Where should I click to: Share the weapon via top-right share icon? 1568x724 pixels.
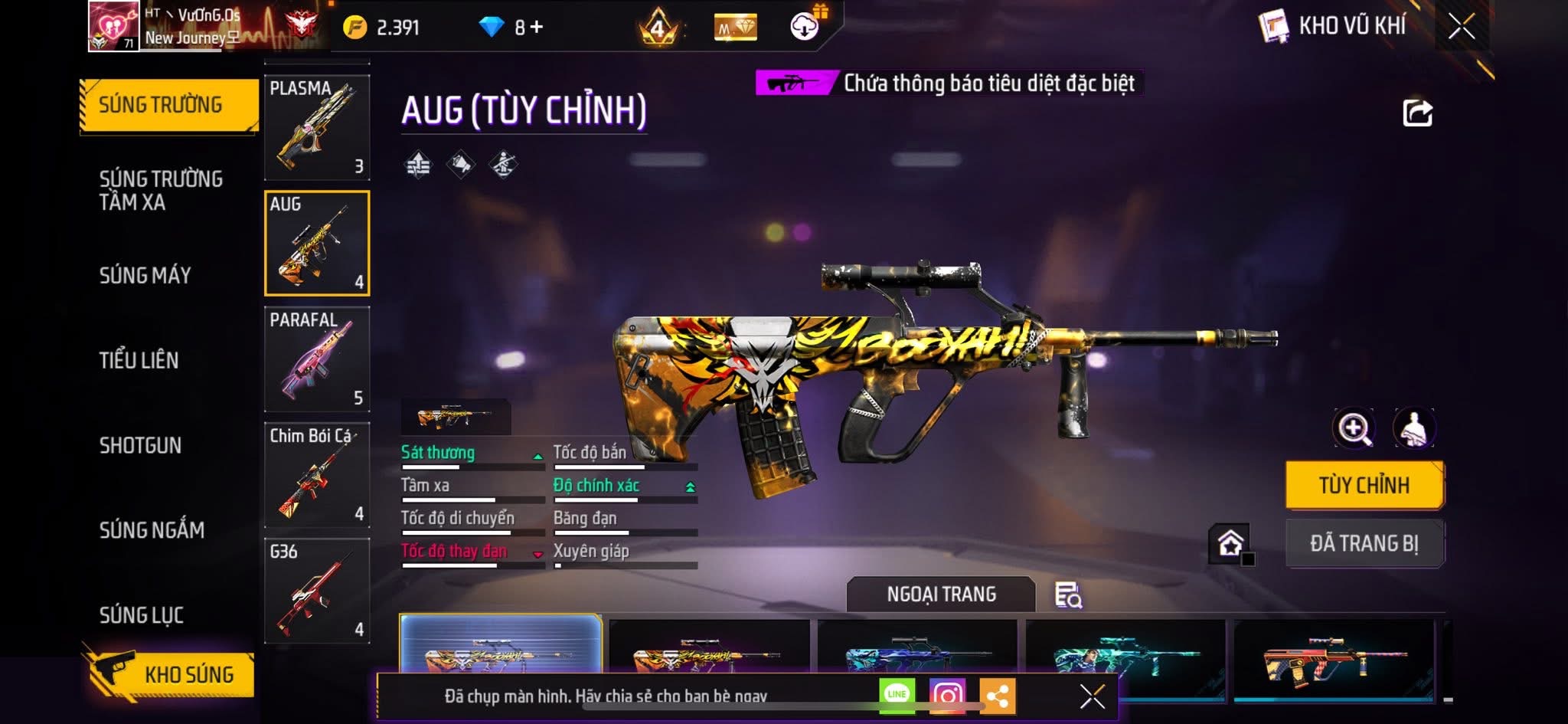[1417, 113]
